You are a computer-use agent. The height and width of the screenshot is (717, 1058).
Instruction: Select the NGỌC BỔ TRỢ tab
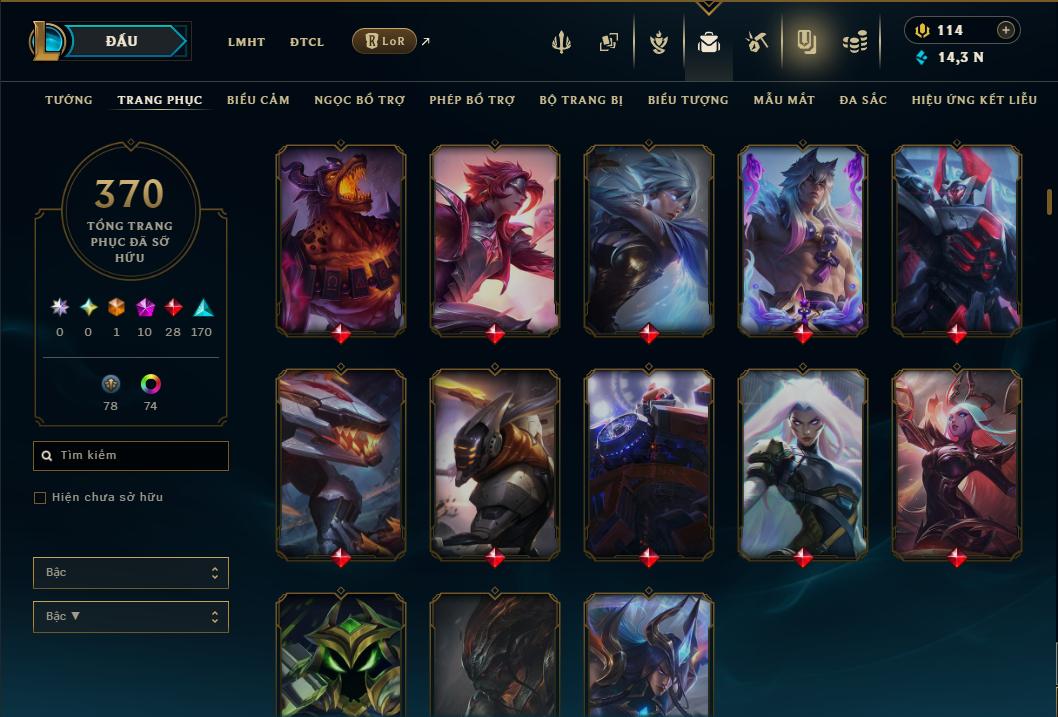360,100
